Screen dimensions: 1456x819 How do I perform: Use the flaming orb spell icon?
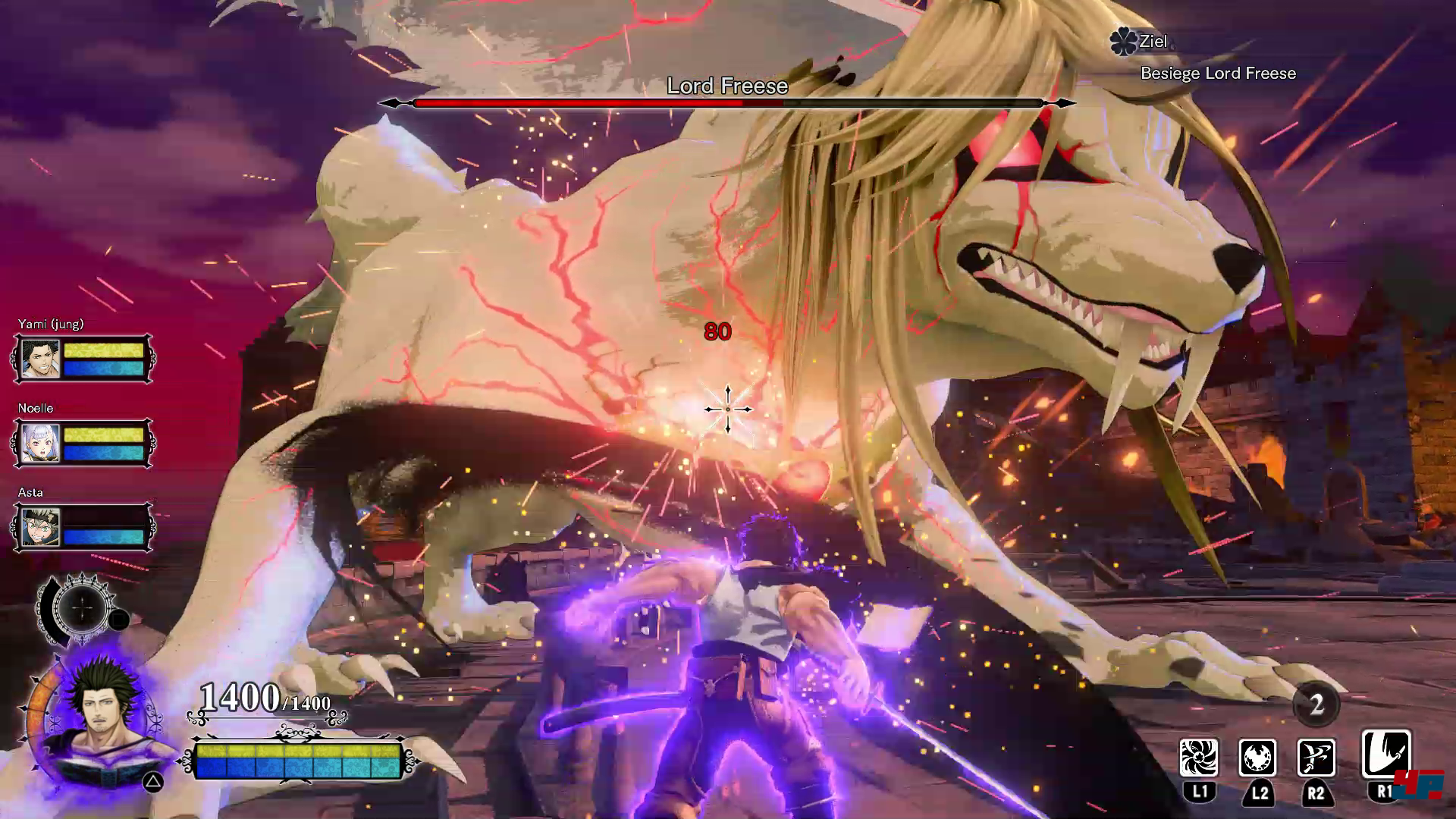click(1257, 758)
